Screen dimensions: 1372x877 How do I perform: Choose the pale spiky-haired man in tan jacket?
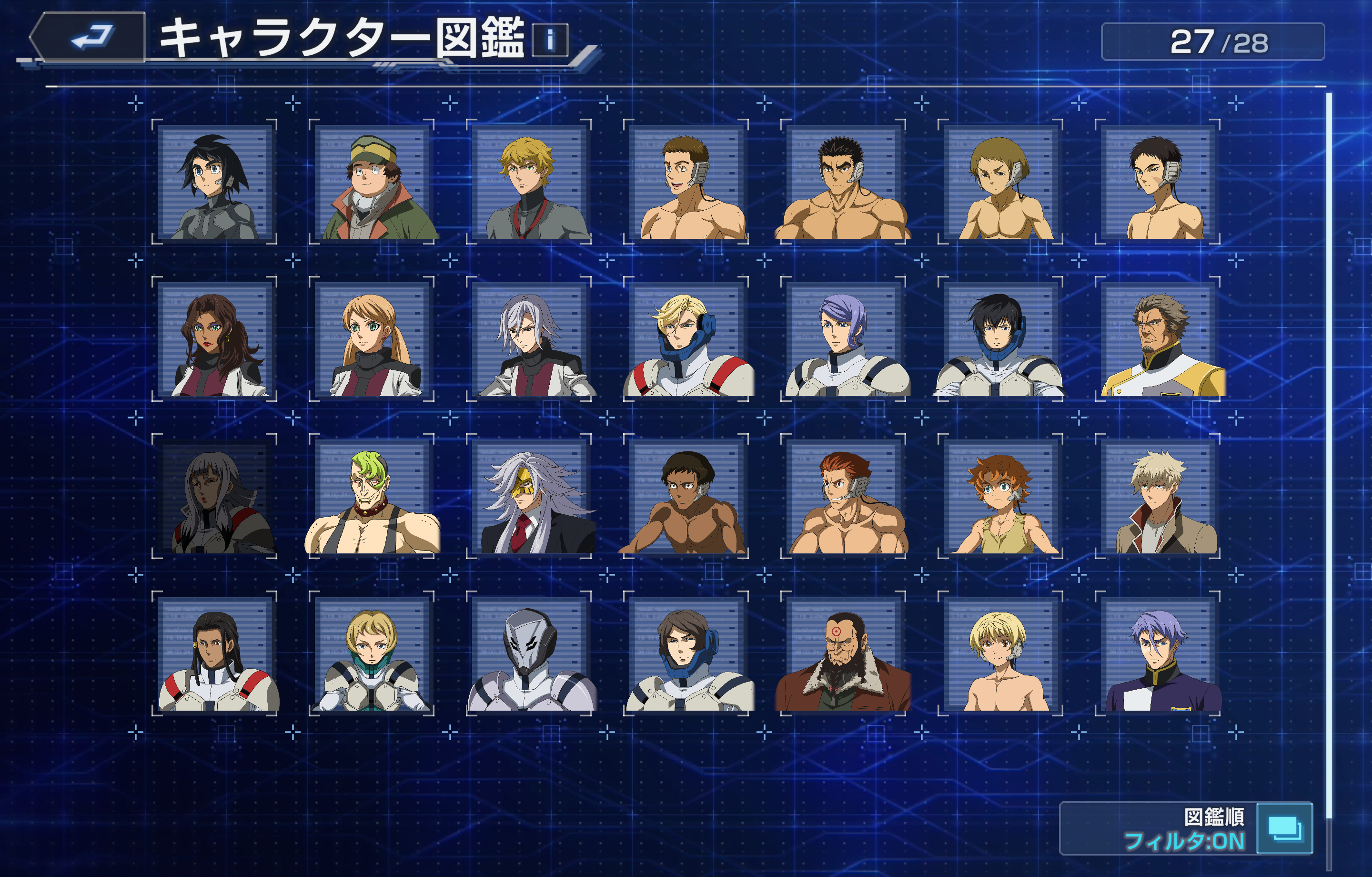point(1157,497)
